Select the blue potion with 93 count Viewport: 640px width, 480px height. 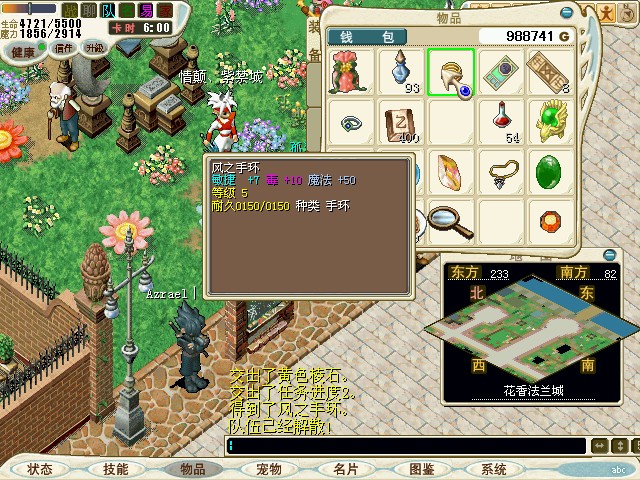(x=401, y=72)
